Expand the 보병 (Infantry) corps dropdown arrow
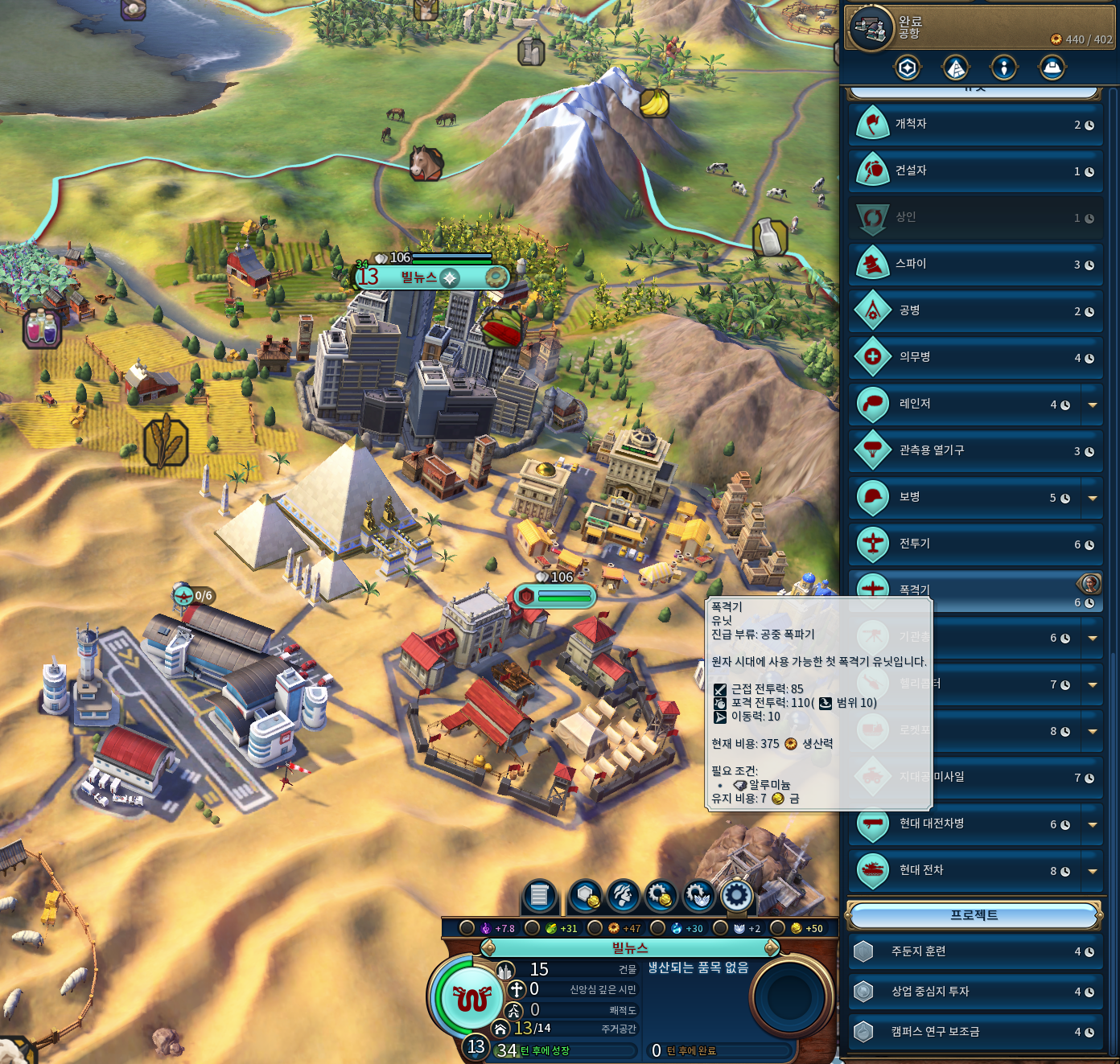Viewport: 1120px width, 1064px height. tap(1093, 499)
